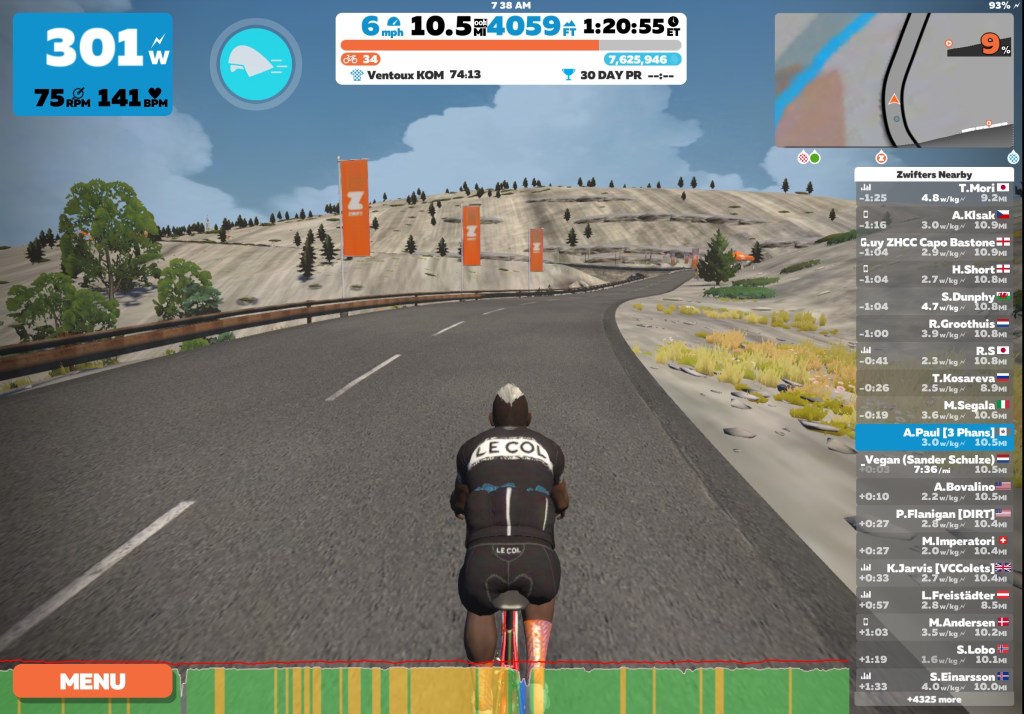The width and height of the screenshot is (1024, 714).
Task: Choose Vegan (Sander Schulze) rider row
Action: point(934,464)
